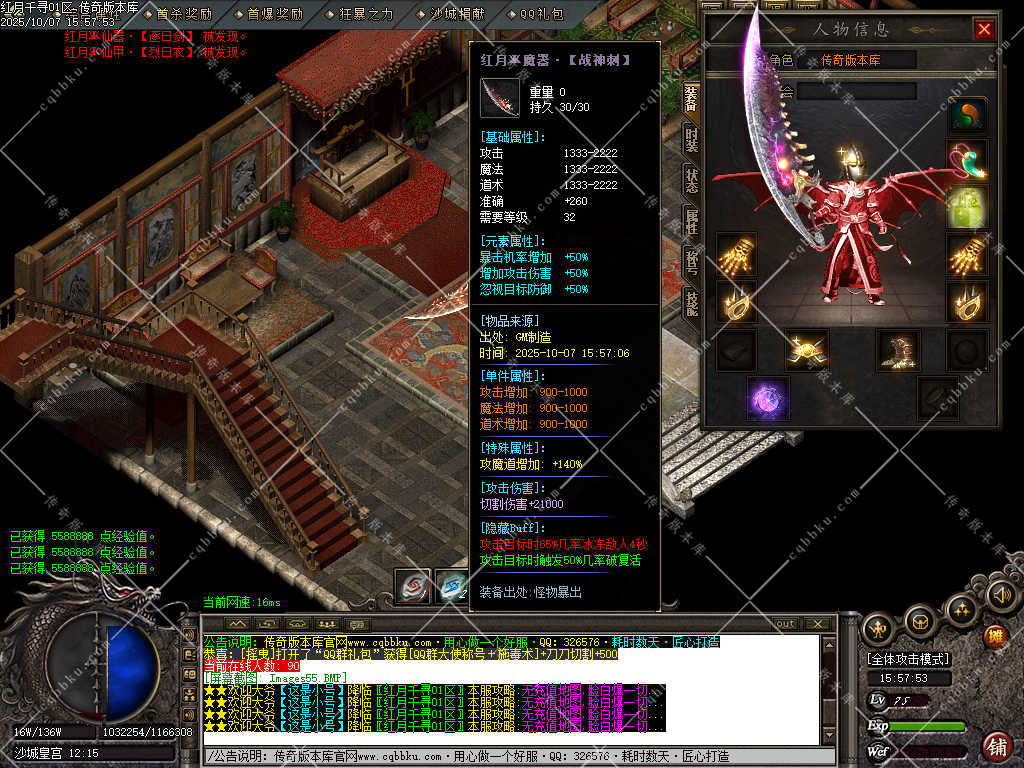The image size is (1024, 768).
Task: Click the small red 摊 stall button
Action: coord(995,635)
